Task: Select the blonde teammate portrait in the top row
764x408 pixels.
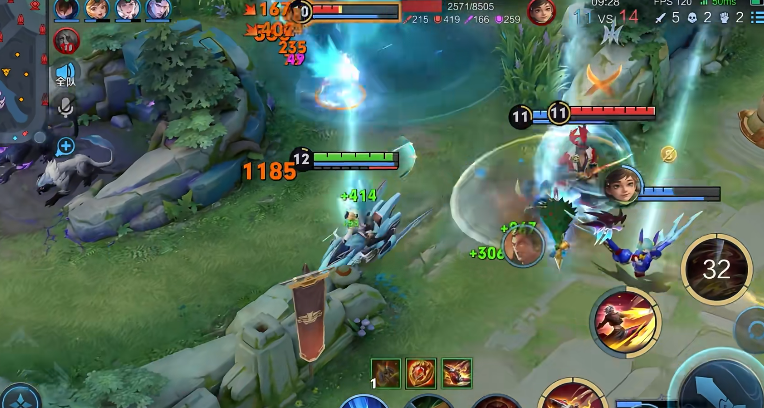Action: pyautogui.click(x=96, y=10)
